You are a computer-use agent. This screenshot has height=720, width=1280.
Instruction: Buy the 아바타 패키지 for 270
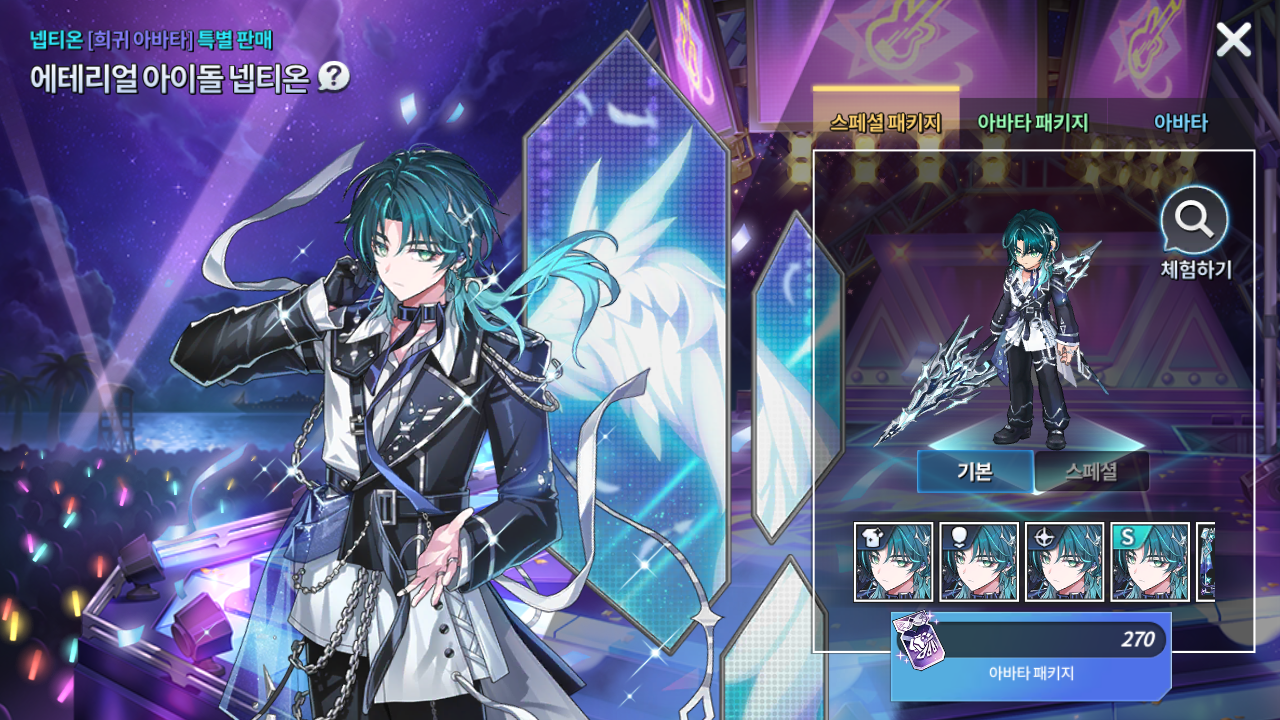pos(1030,655)
